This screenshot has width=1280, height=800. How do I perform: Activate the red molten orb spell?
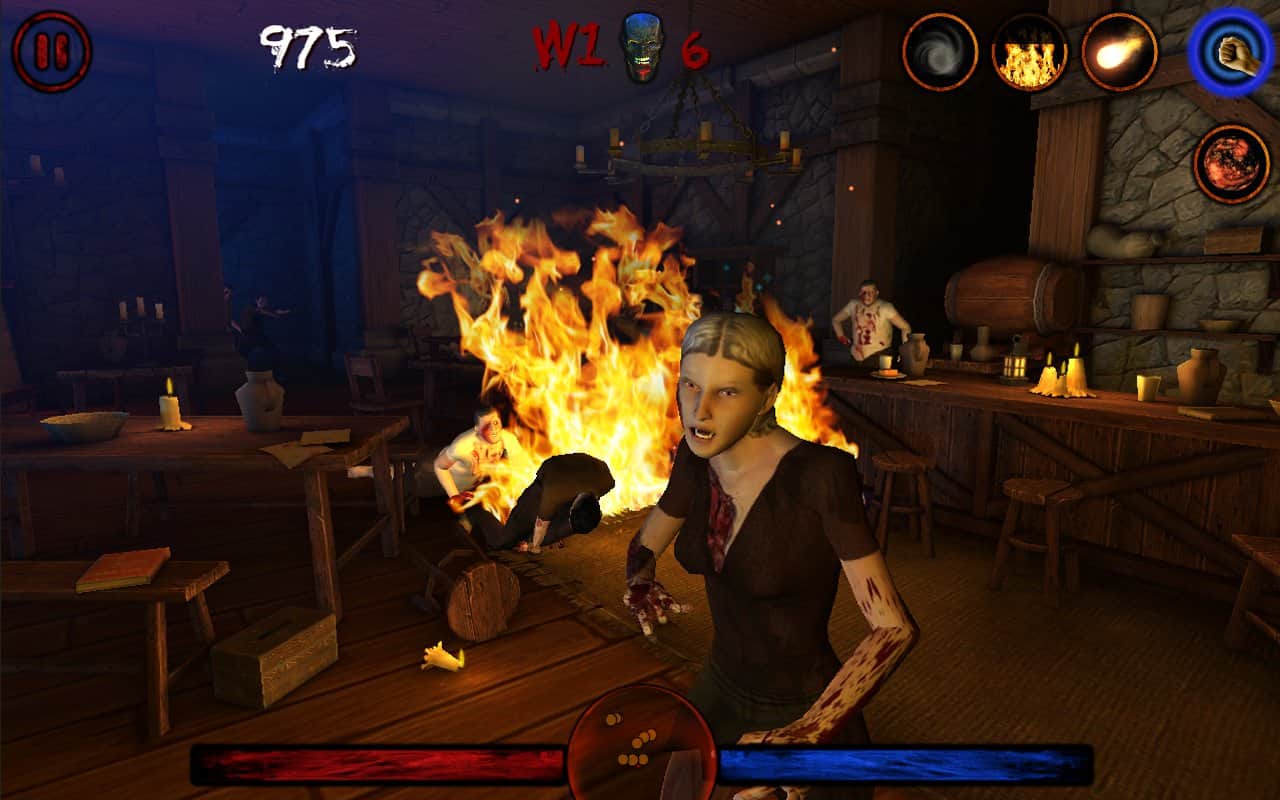[1231, 163]
